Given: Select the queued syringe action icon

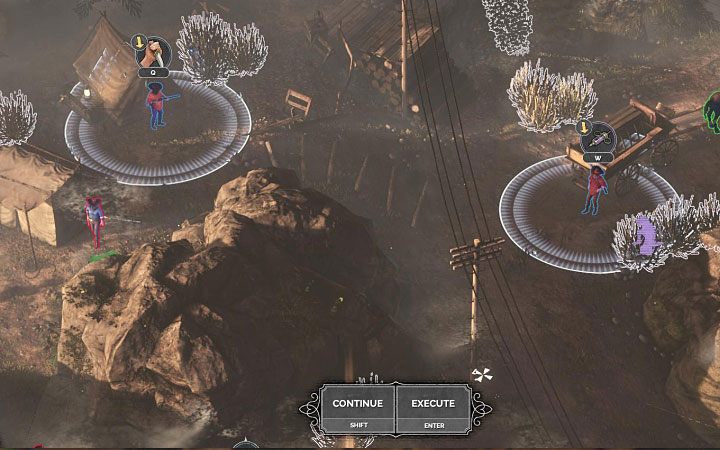Looking at the screenshot, I should [x=598, y=137].
